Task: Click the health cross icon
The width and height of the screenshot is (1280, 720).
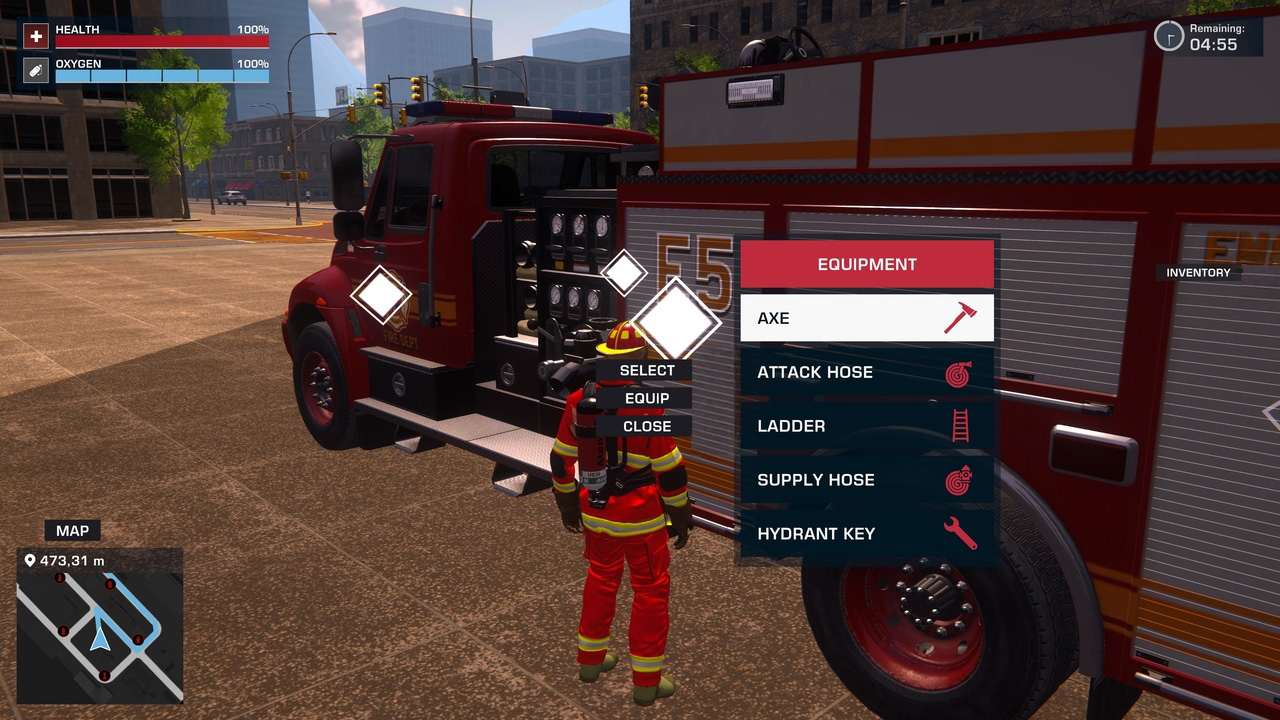Action: click(35, 36)
